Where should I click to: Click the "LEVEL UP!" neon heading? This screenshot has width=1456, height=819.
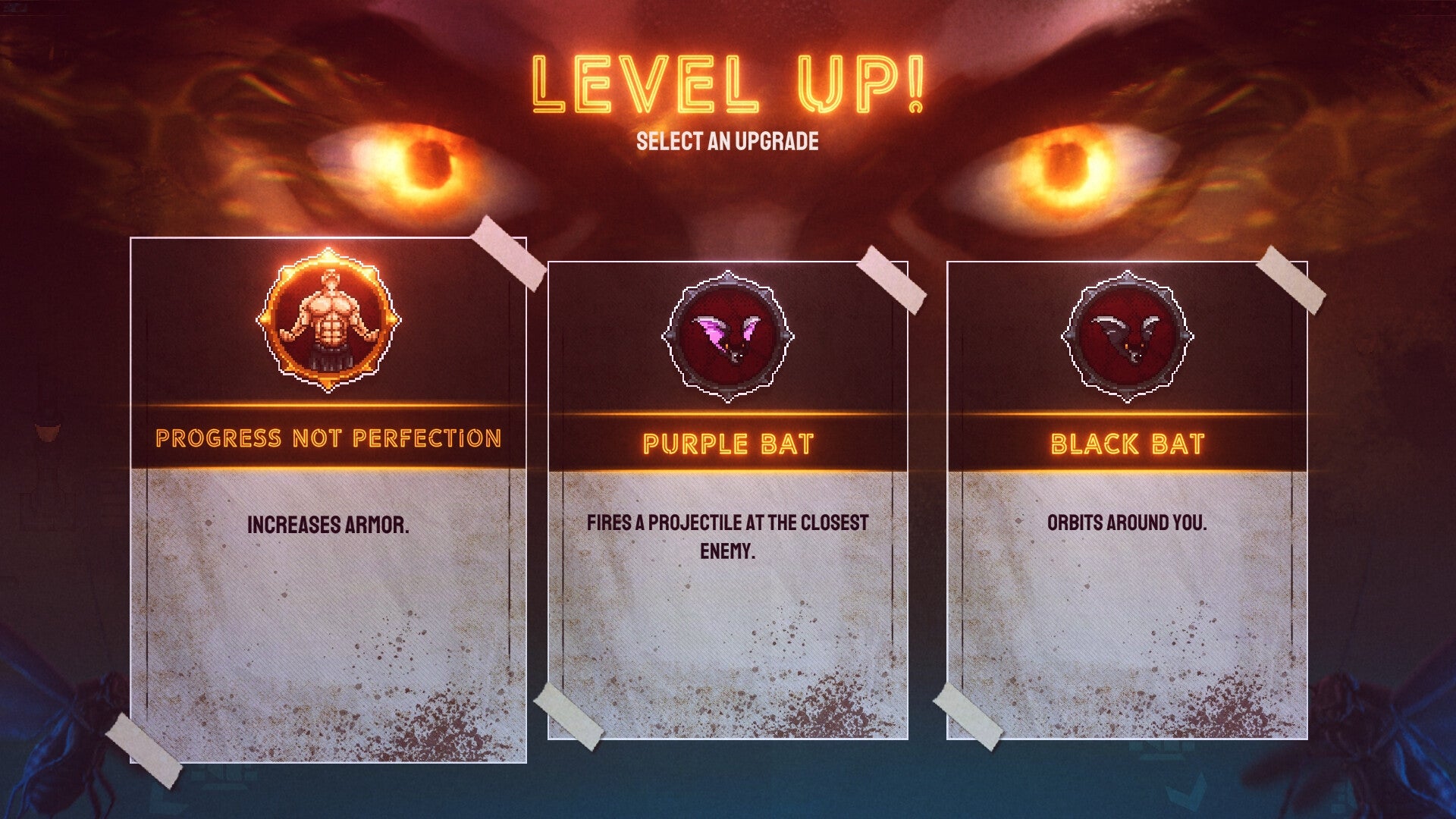[x=726, y=85]
